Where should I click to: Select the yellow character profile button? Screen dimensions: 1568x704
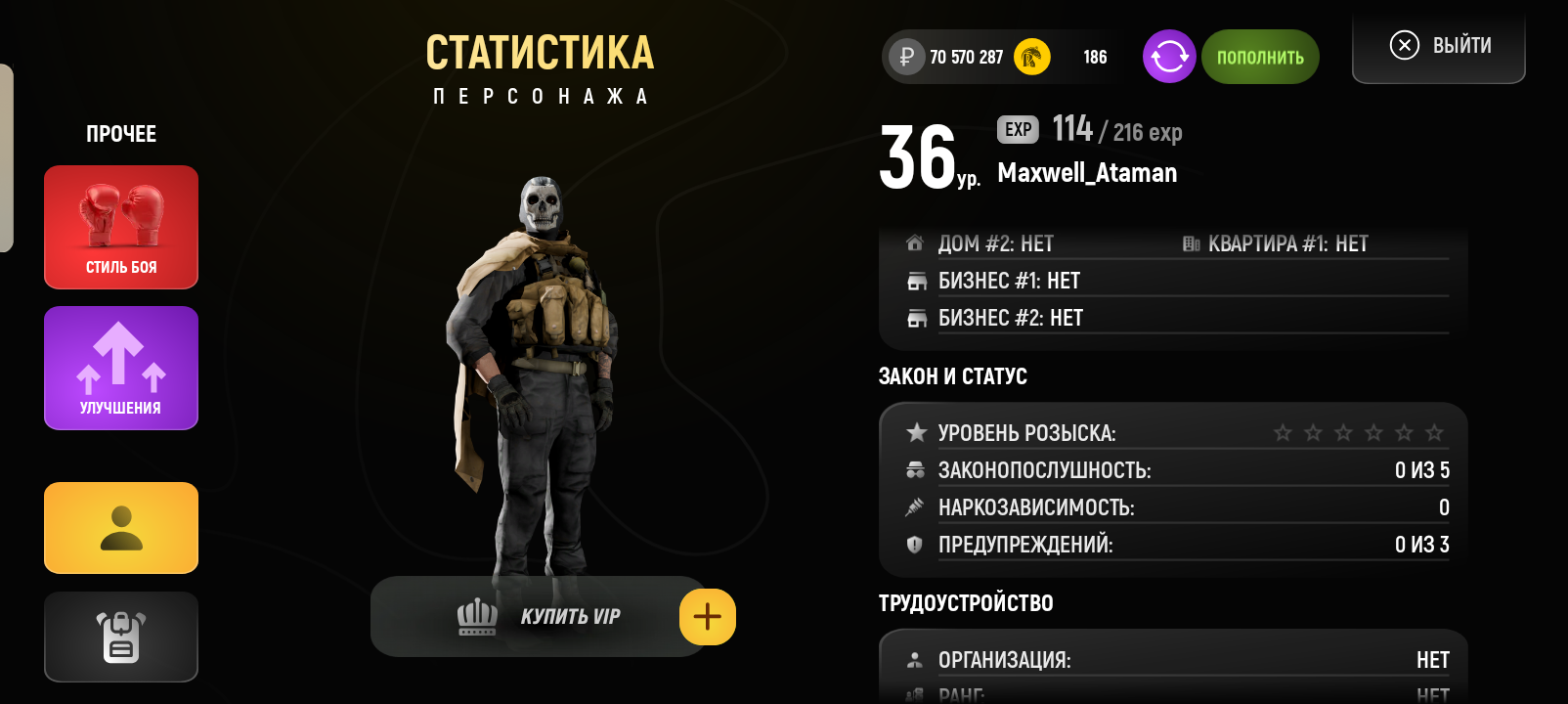pos(121,528)
